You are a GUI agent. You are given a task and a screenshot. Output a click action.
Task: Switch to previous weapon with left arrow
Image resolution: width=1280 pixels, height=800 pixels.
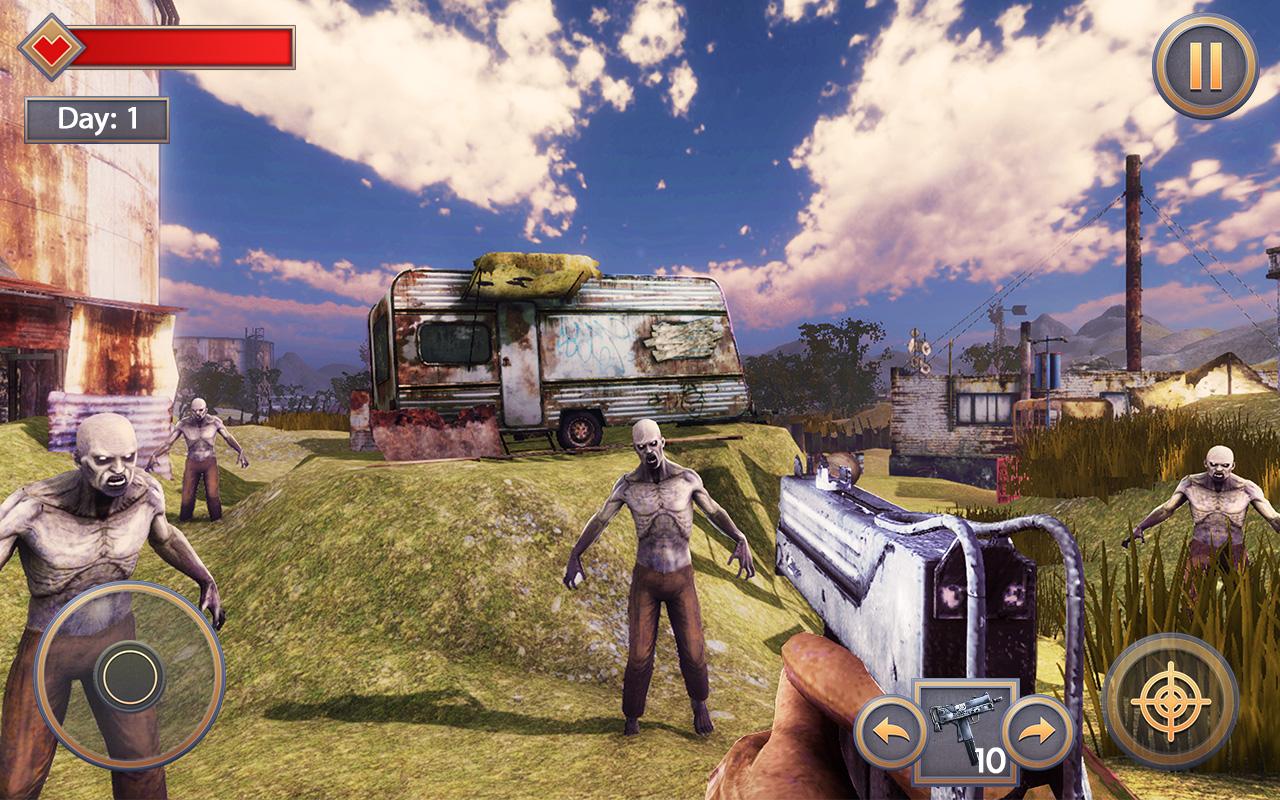click(x=890, y=732)
